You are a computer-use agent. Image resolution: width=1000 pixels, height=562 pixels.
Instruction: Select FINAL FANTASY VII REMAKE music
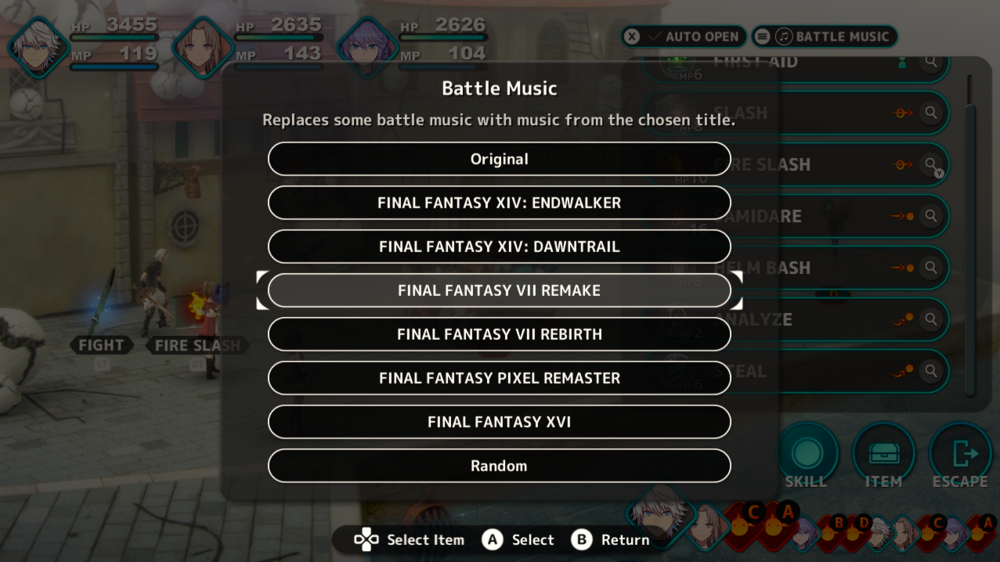click(499, 291)
